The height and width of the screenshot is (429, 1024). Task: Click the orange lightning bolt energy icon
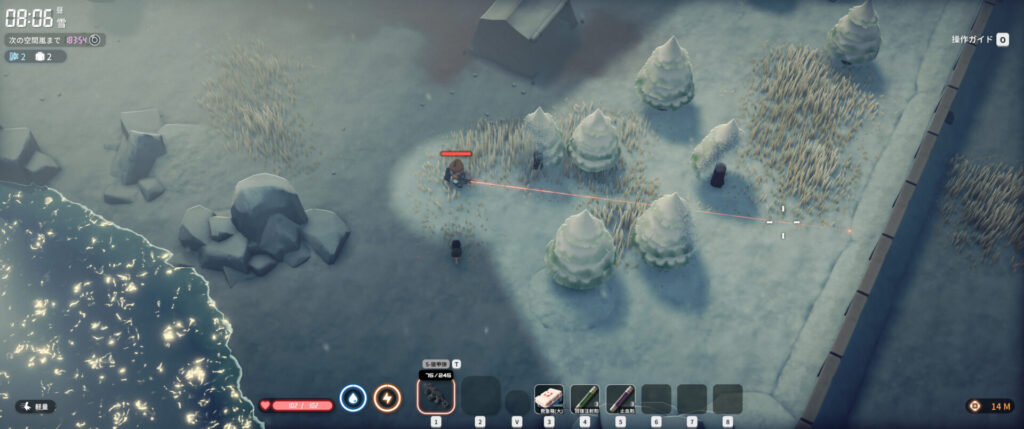(x=387, y=398)
